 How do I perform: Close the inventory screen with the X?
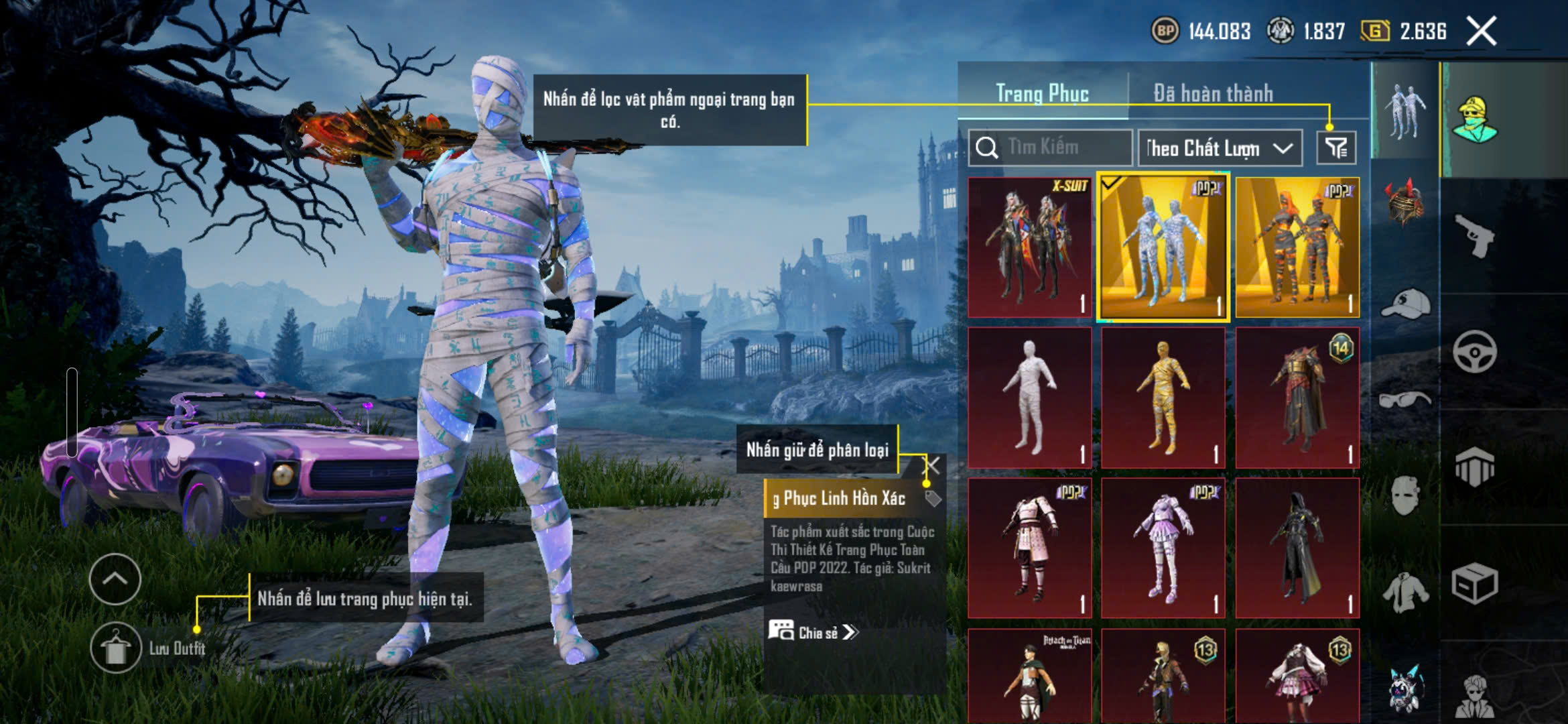tap(1481, 32)
